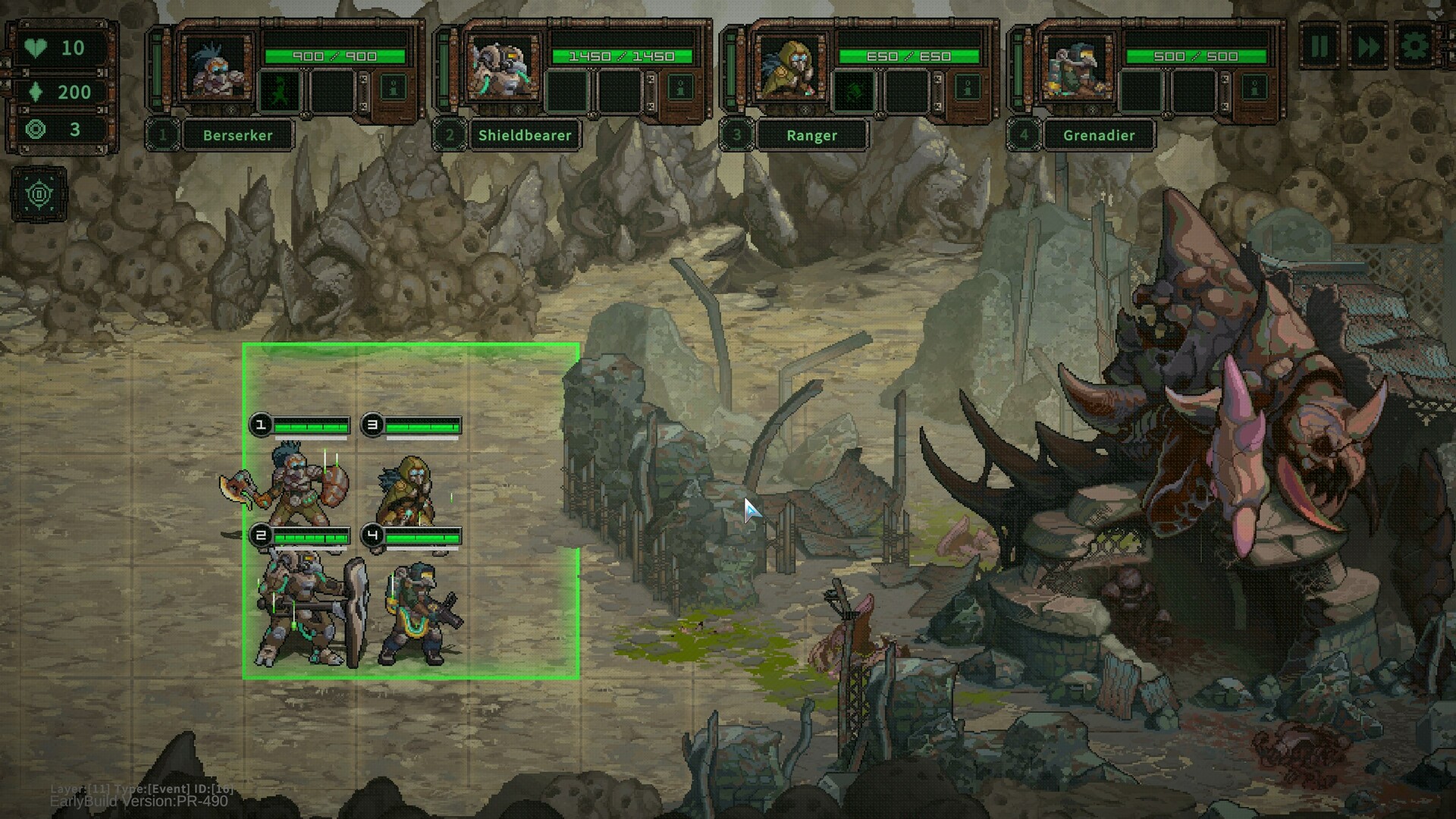Open the gear settings menu

(1414, 47)
